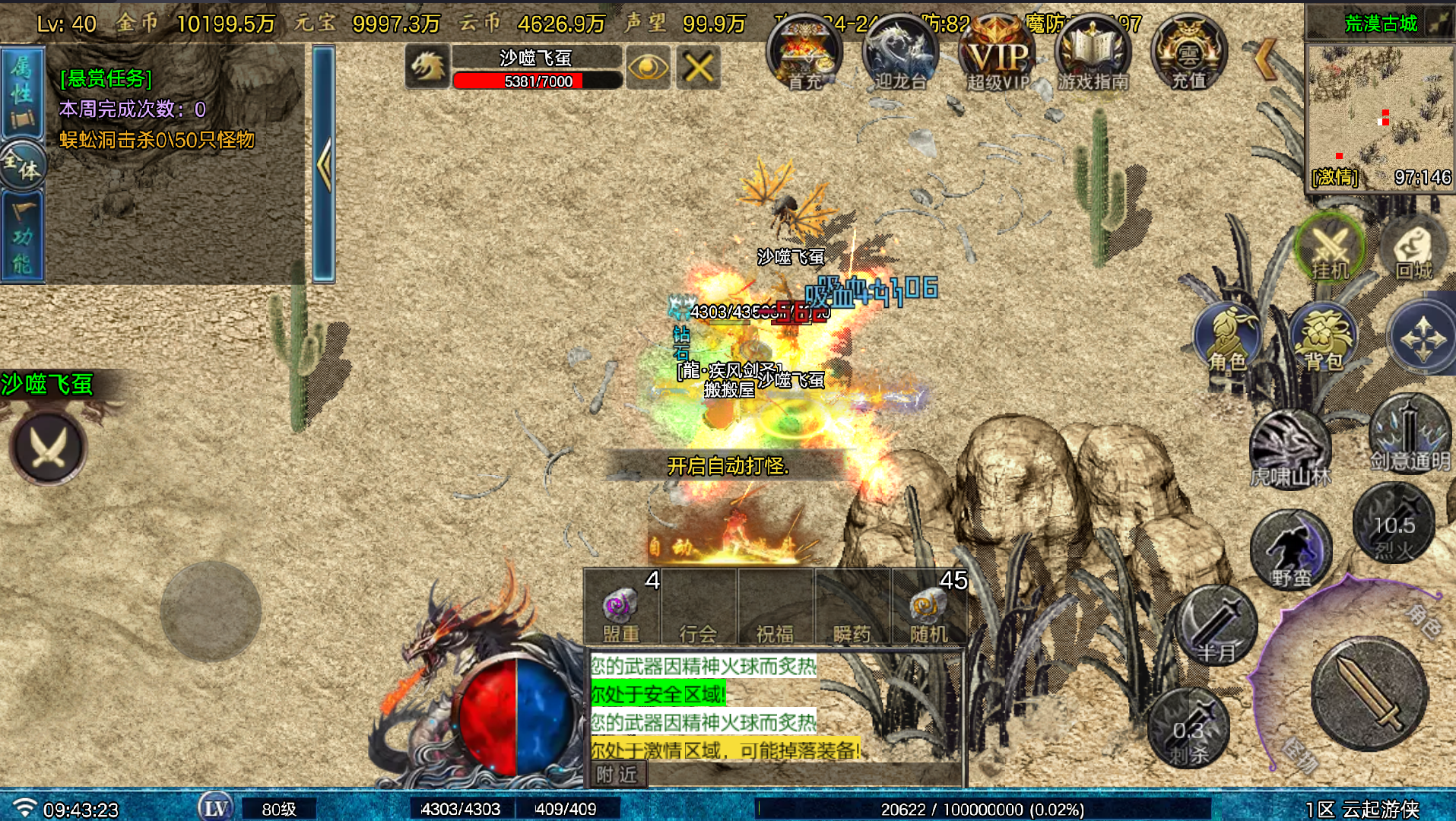Screen dimensions: 1456x821
Task: Use the 野蛮 charge skill
Action: tap(1291, 550)
